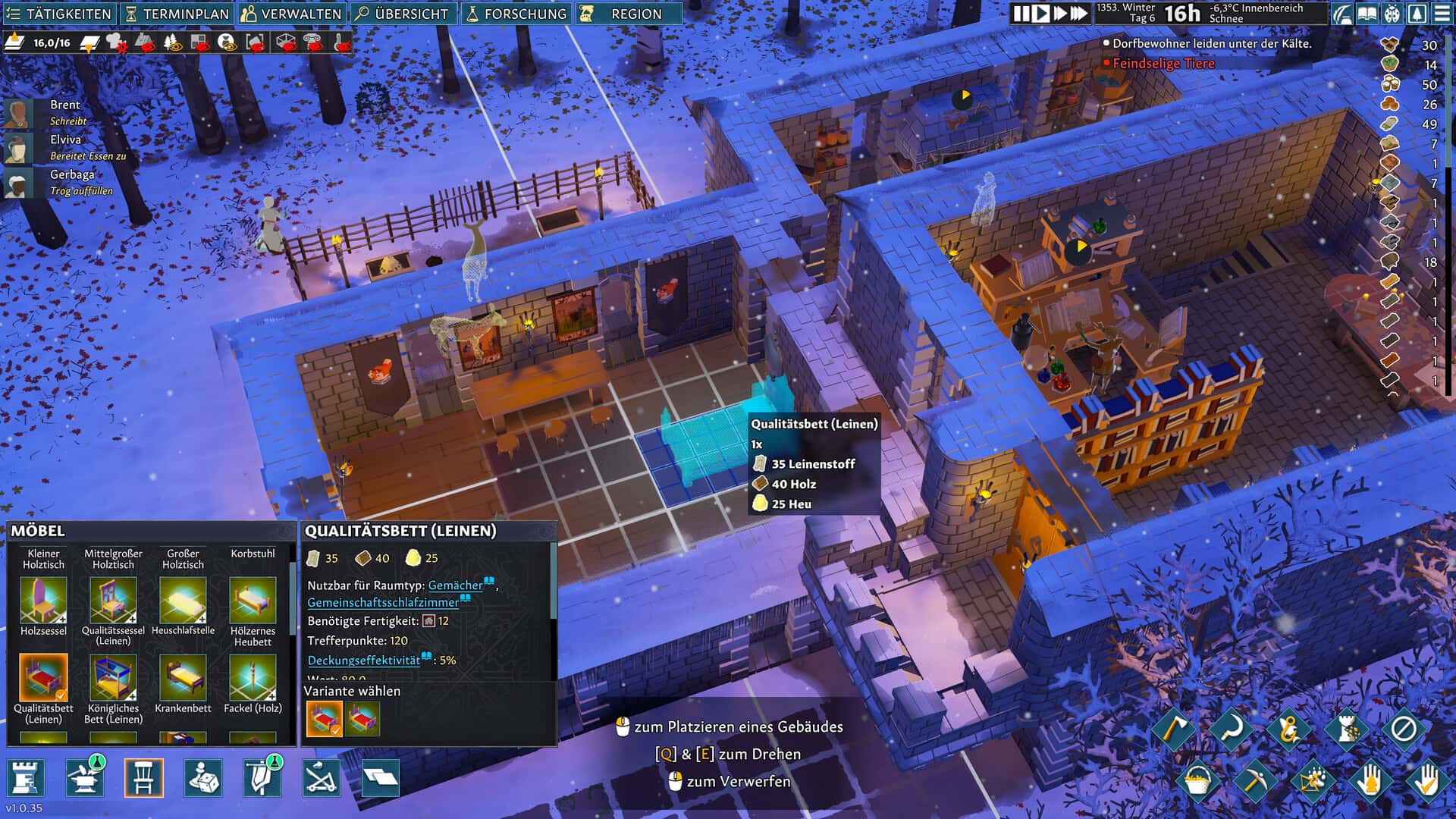Pause the game simulation
The width and height of the screenshot is (1456, 819).
(1021, 14)
